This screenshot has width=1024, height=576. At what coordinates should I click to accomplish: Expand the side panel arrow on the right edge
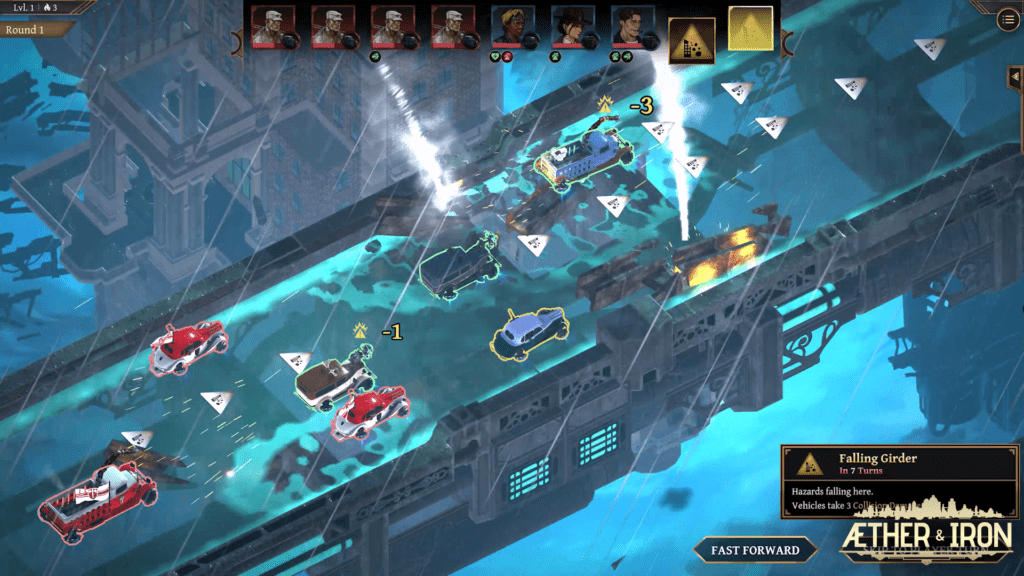[x=1016, y=78]
